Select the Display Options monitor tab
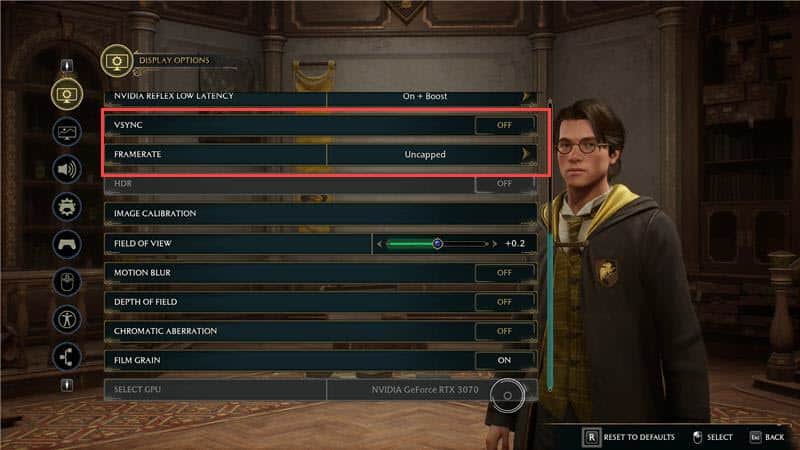 point(67,93)
